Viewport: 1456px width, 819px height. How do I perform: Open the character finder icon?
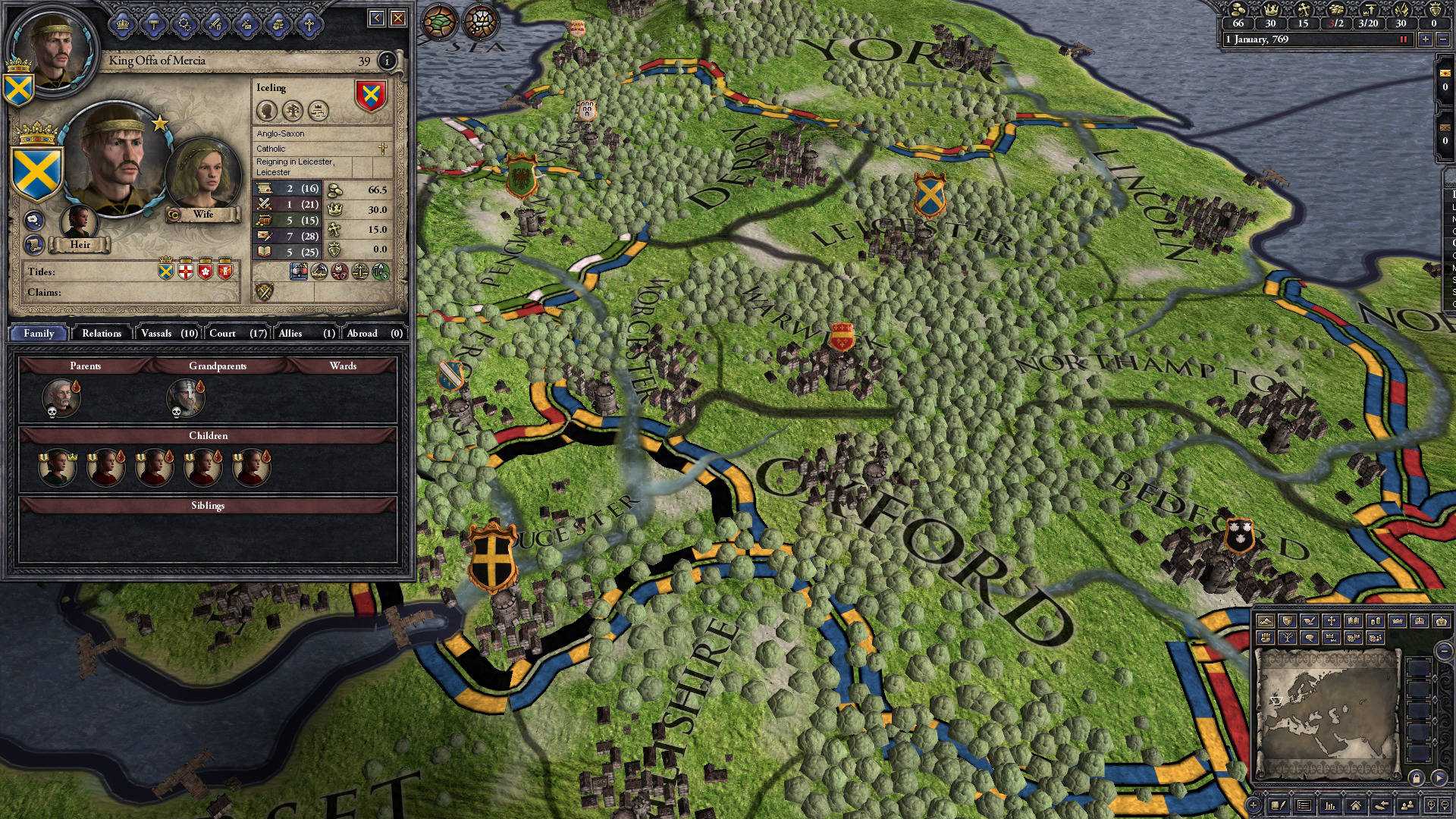[1407, 805]
